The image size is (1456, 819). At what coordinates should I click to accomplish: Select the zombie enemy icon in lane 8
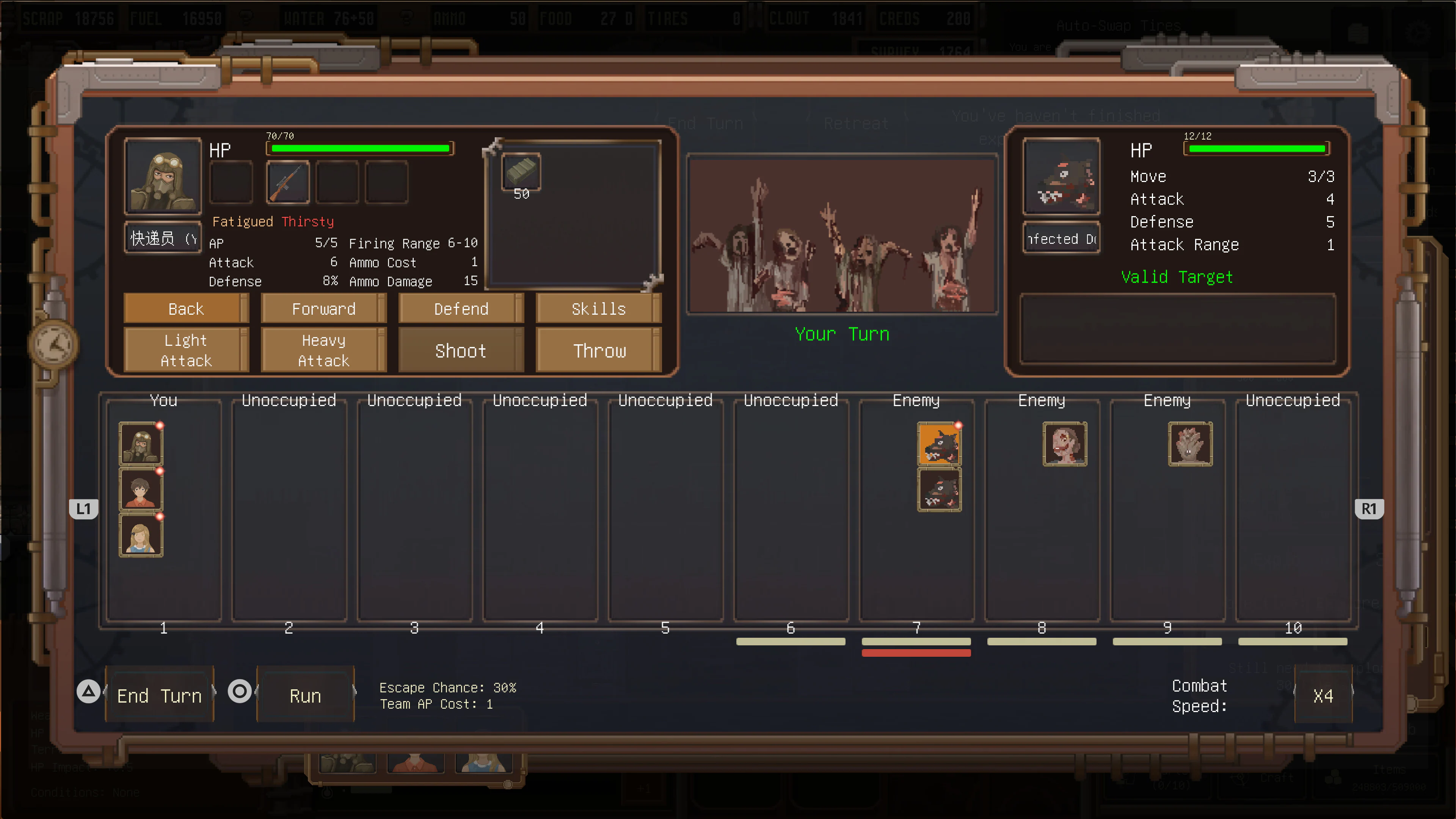click(x=1065, y=444)
